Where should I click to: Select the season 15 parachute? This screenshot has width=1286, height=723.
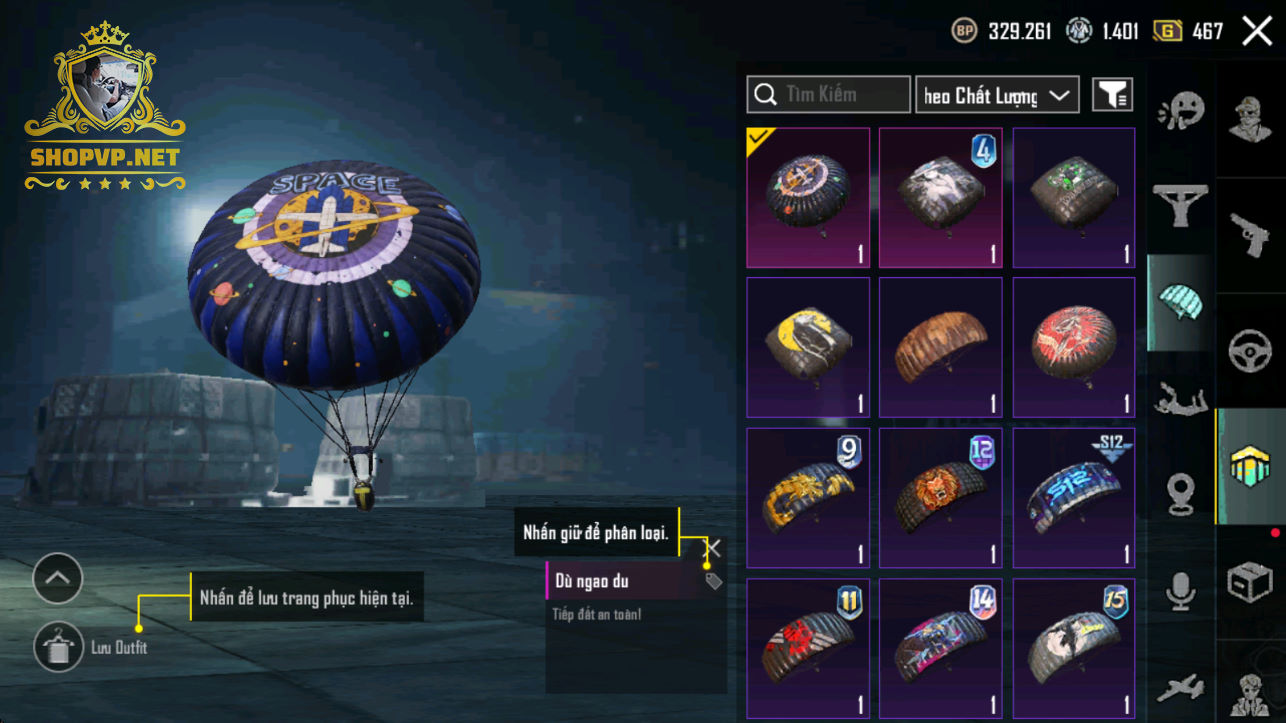click(1074, 647)
